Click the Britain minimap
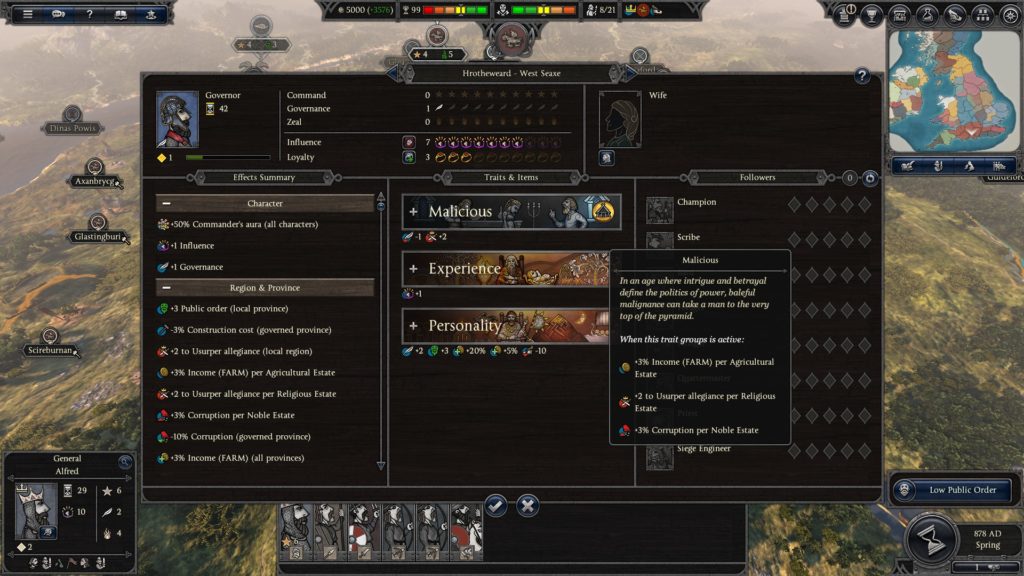 [x=952, y=88]
